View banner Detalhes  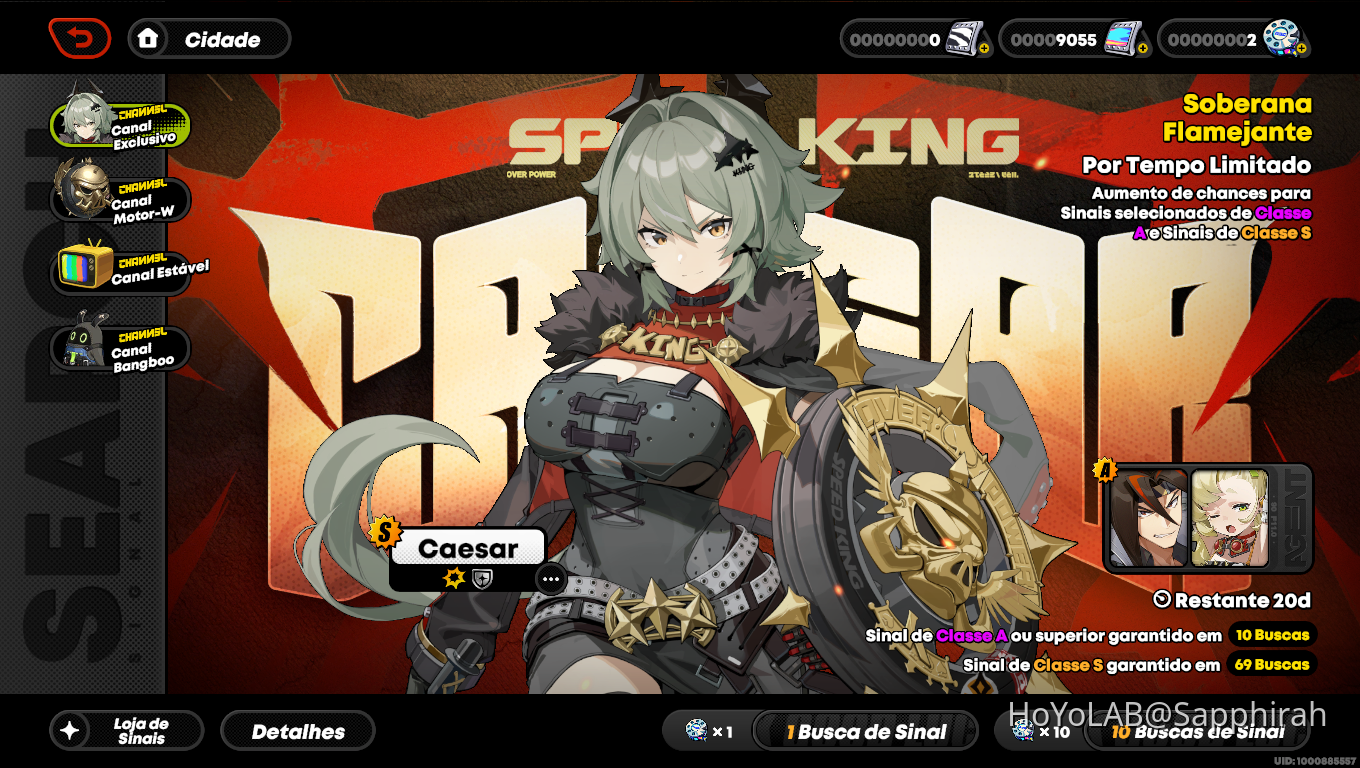click(297, 730)
